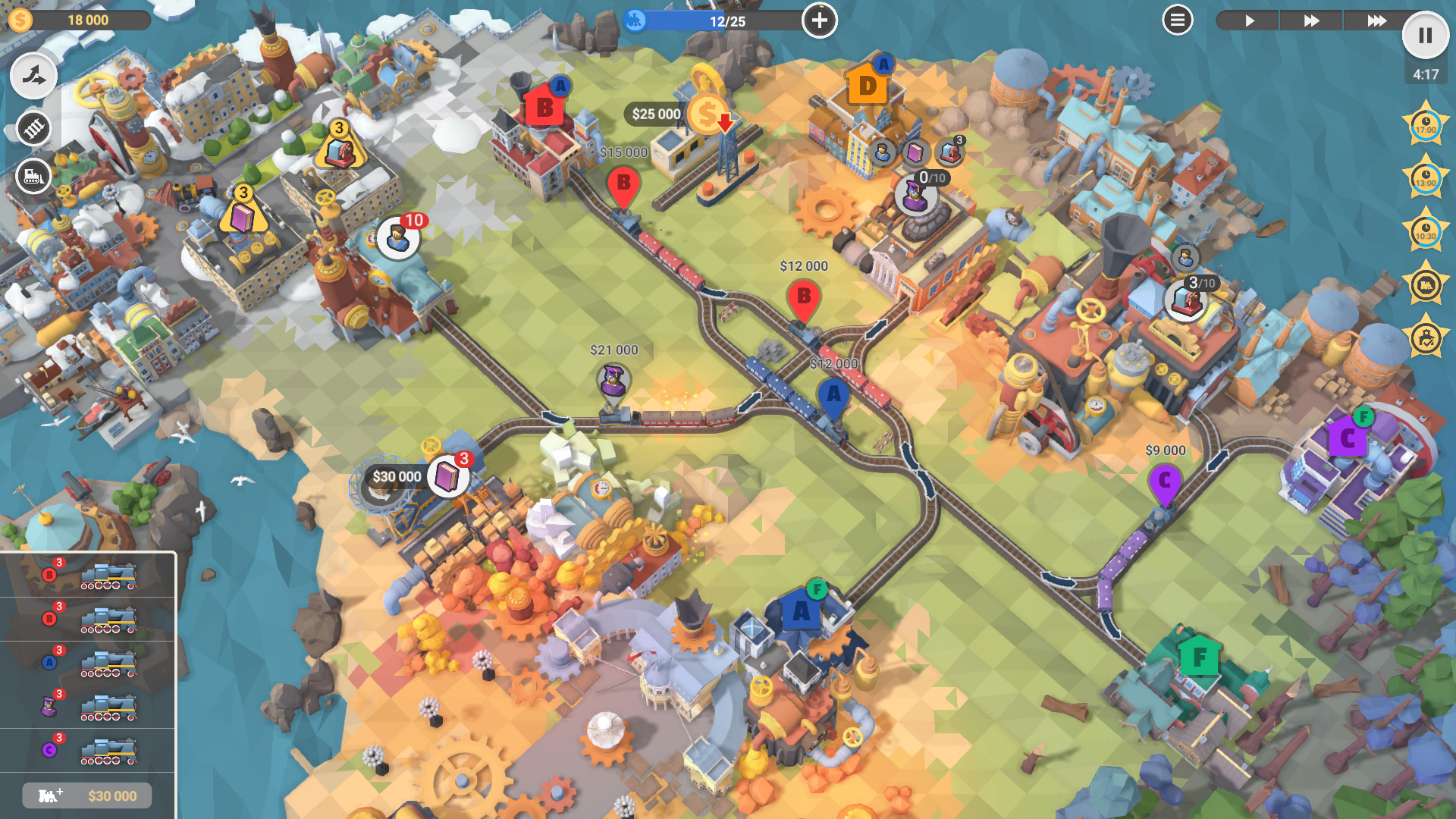The width and height of the screenshot is (1456, 819).
Task: Choose the bulldozer demolish tool
Action: coord(33,177)
